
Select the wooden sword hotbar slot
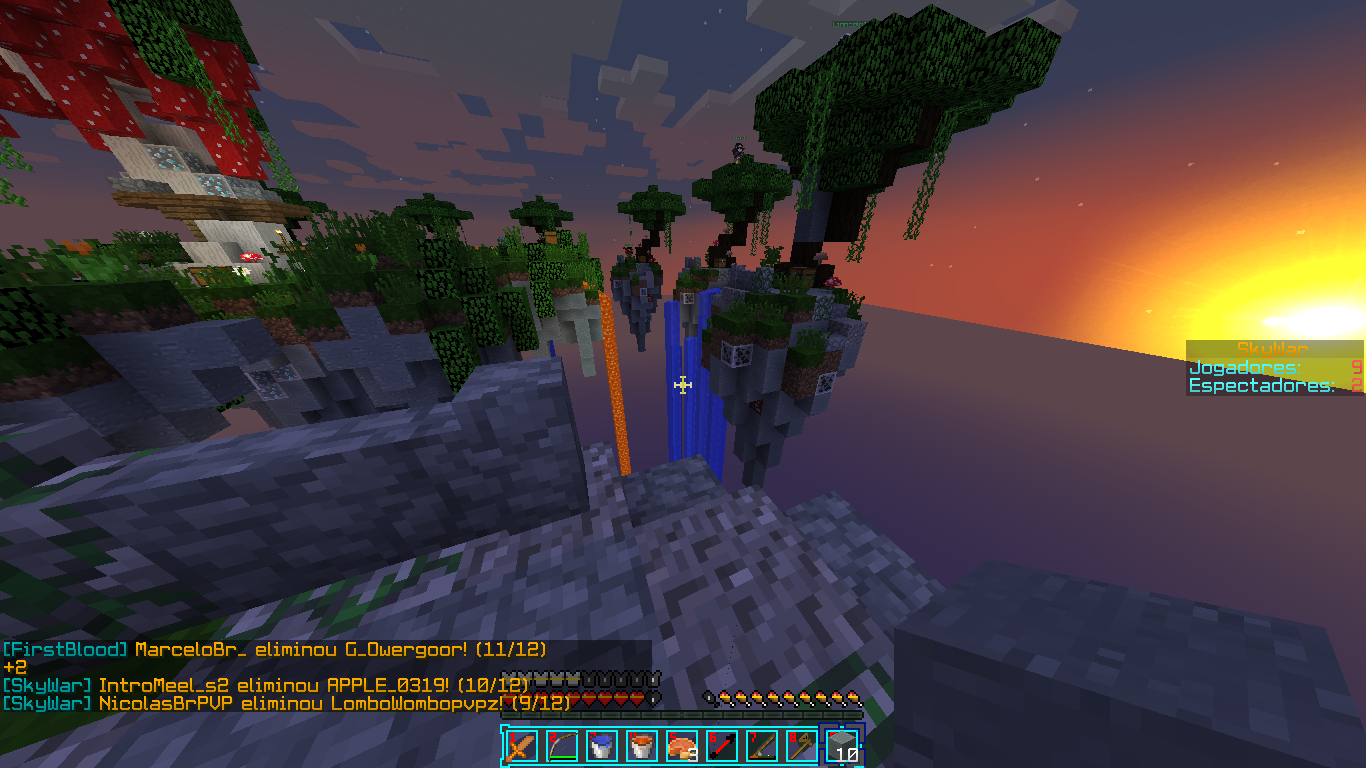point(520,746)
